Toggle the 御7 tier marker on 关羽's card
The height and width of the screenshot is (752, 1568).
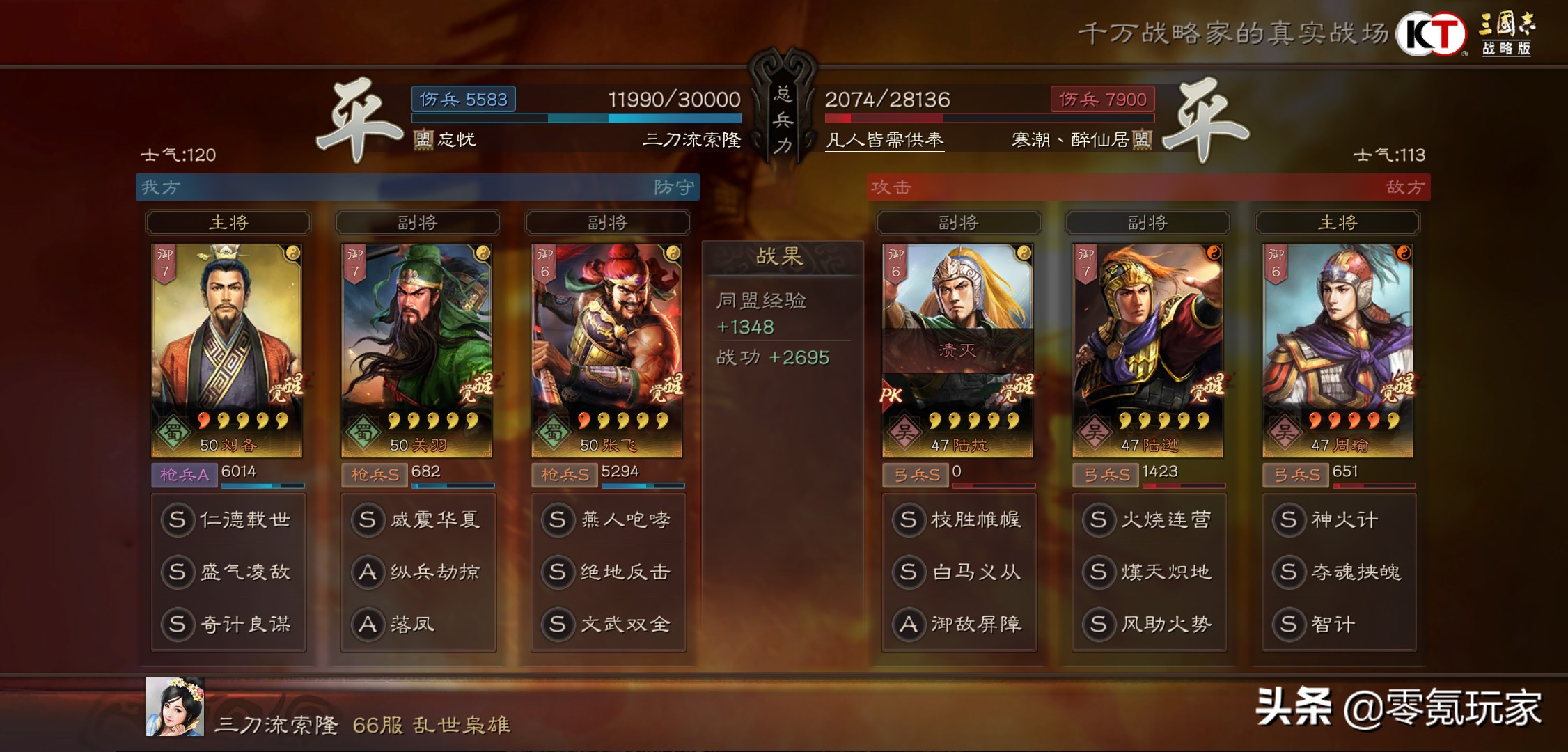point(352,263)
